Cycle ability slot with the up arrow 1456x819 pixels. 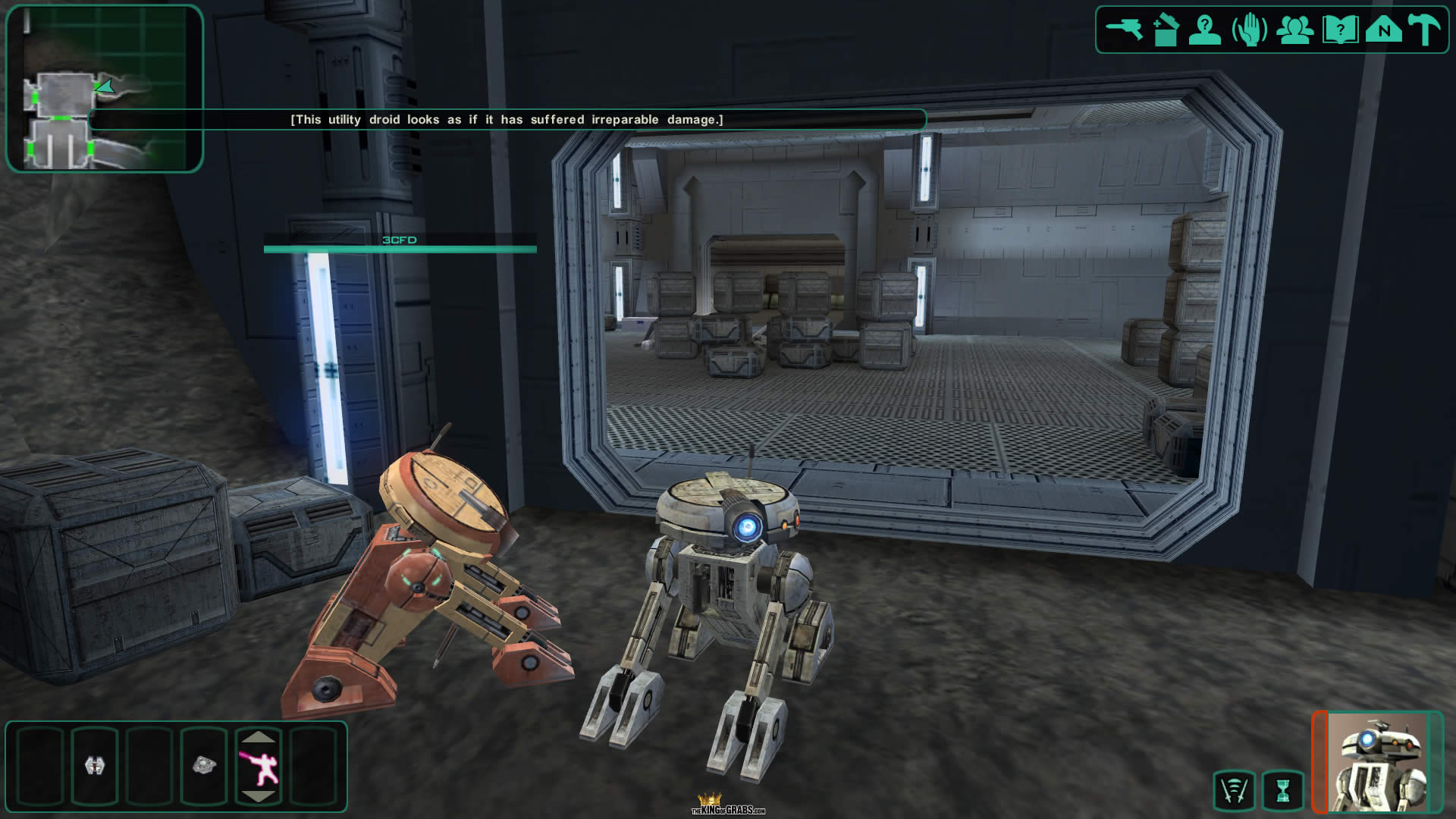tap(259, 736)
